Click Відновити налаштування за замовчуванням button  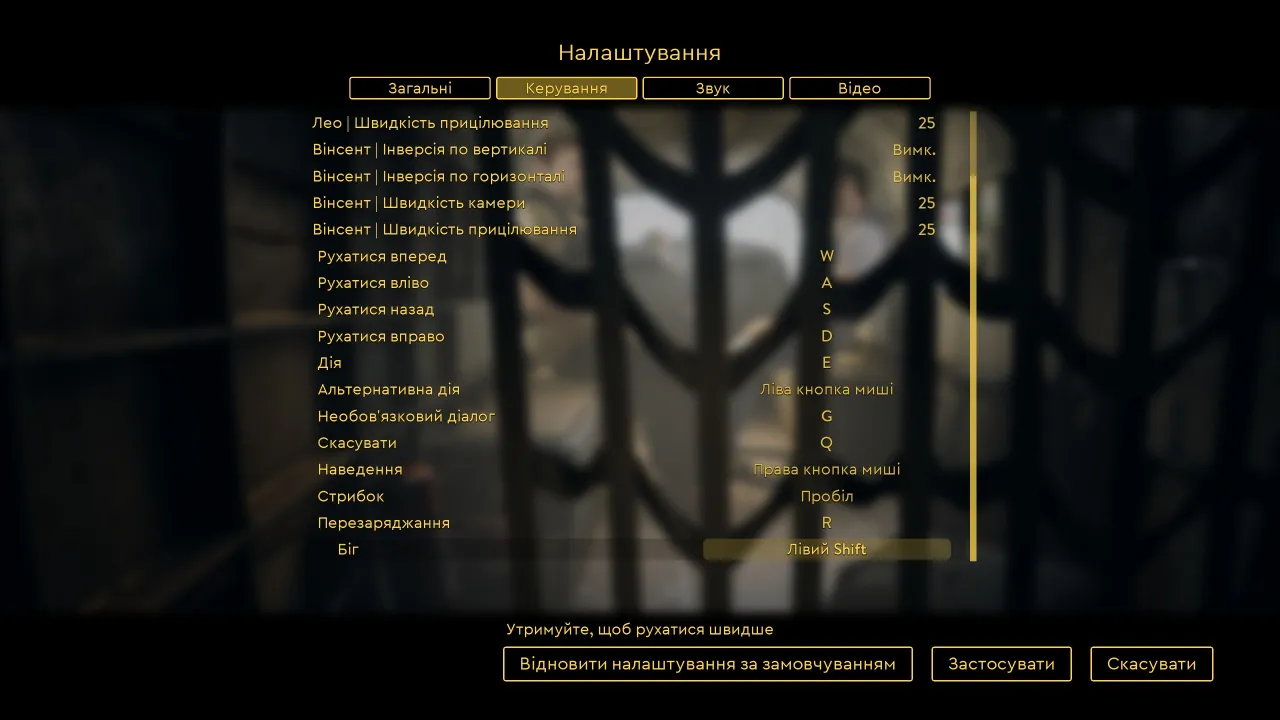pos(707,664)
